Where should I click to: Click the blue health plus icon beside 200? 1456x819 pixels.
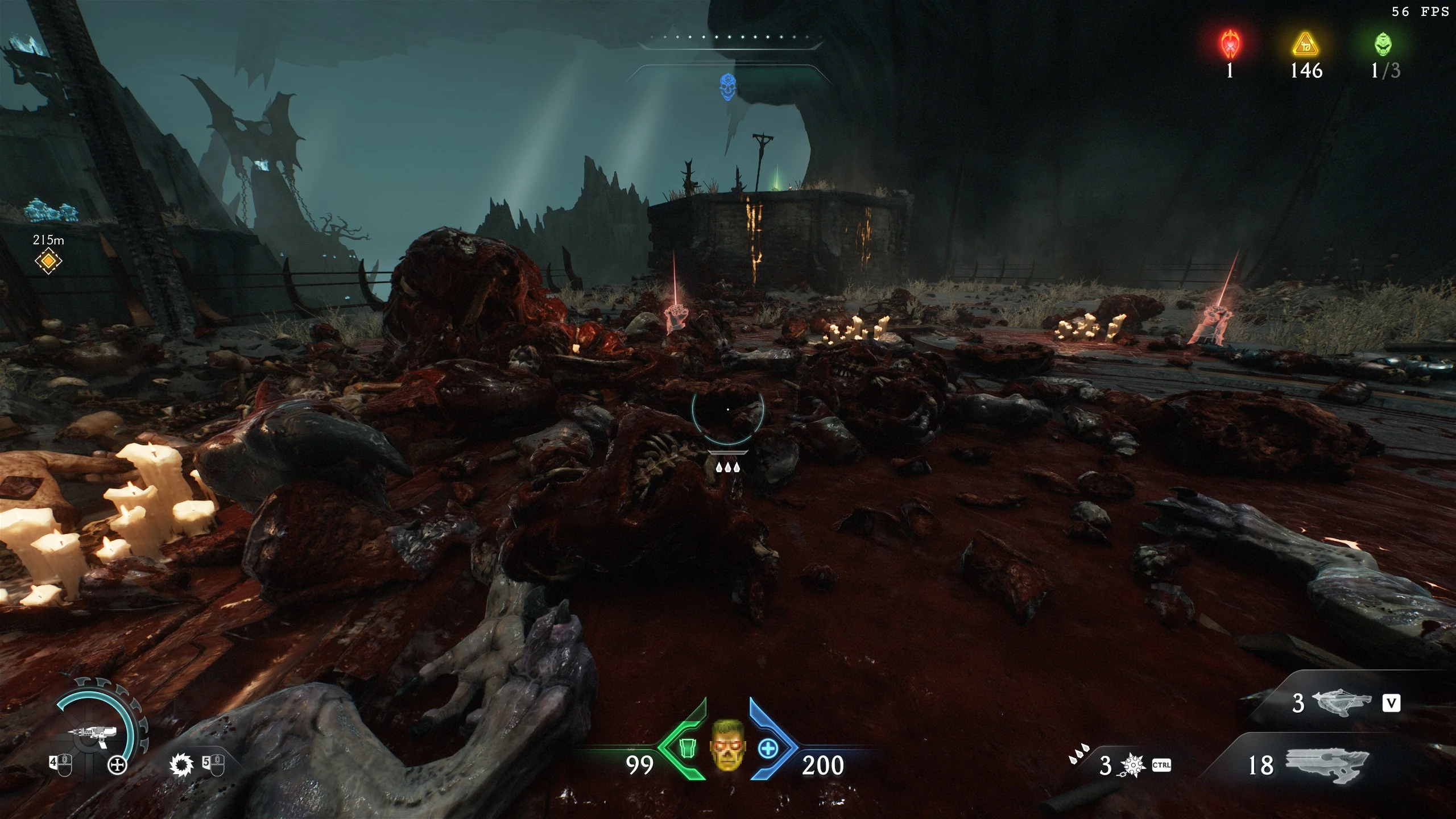768,749
